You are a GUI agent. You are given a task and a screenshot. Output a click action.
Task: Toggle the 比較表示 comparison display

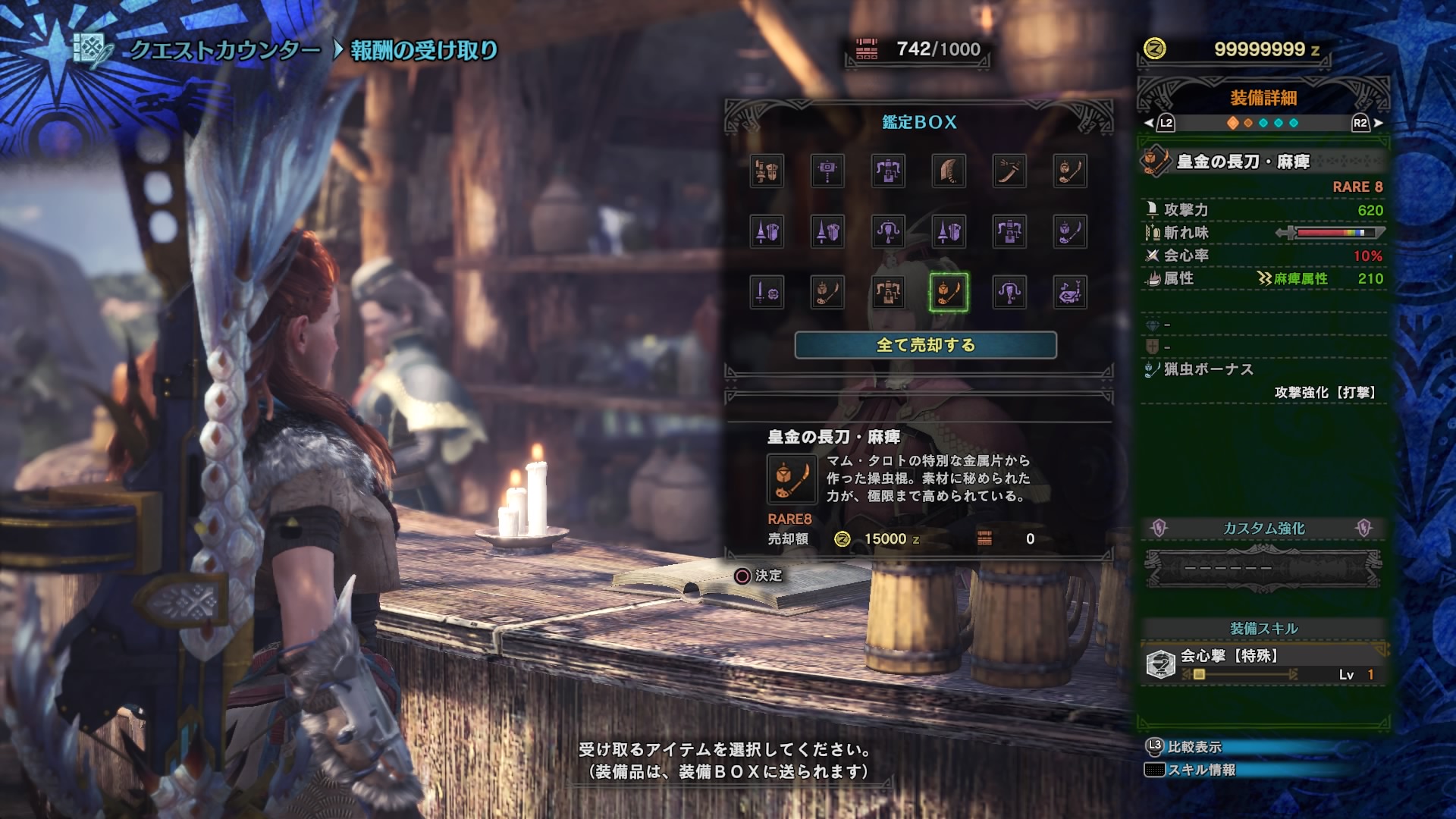pyautogui.click(x=1194, y=747)
